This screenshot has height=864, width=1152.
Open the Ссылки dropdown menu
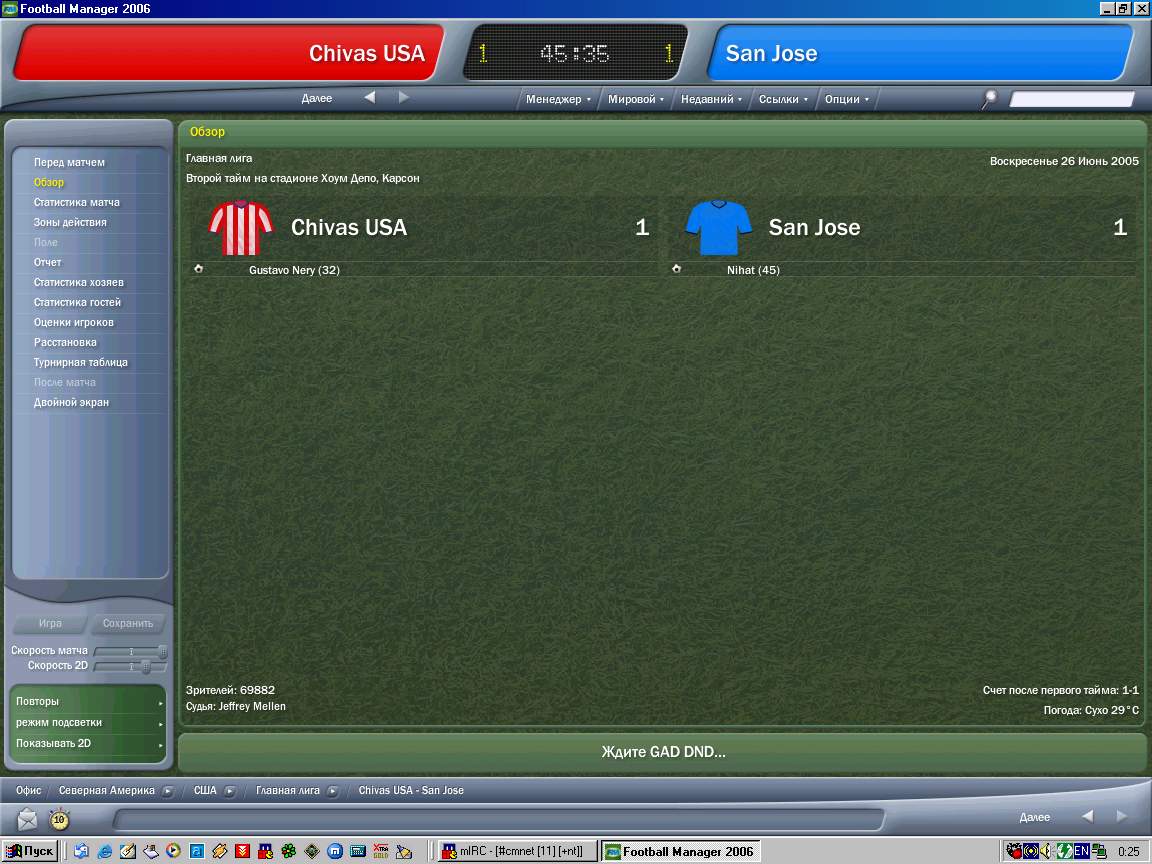(x=783, y=99)
